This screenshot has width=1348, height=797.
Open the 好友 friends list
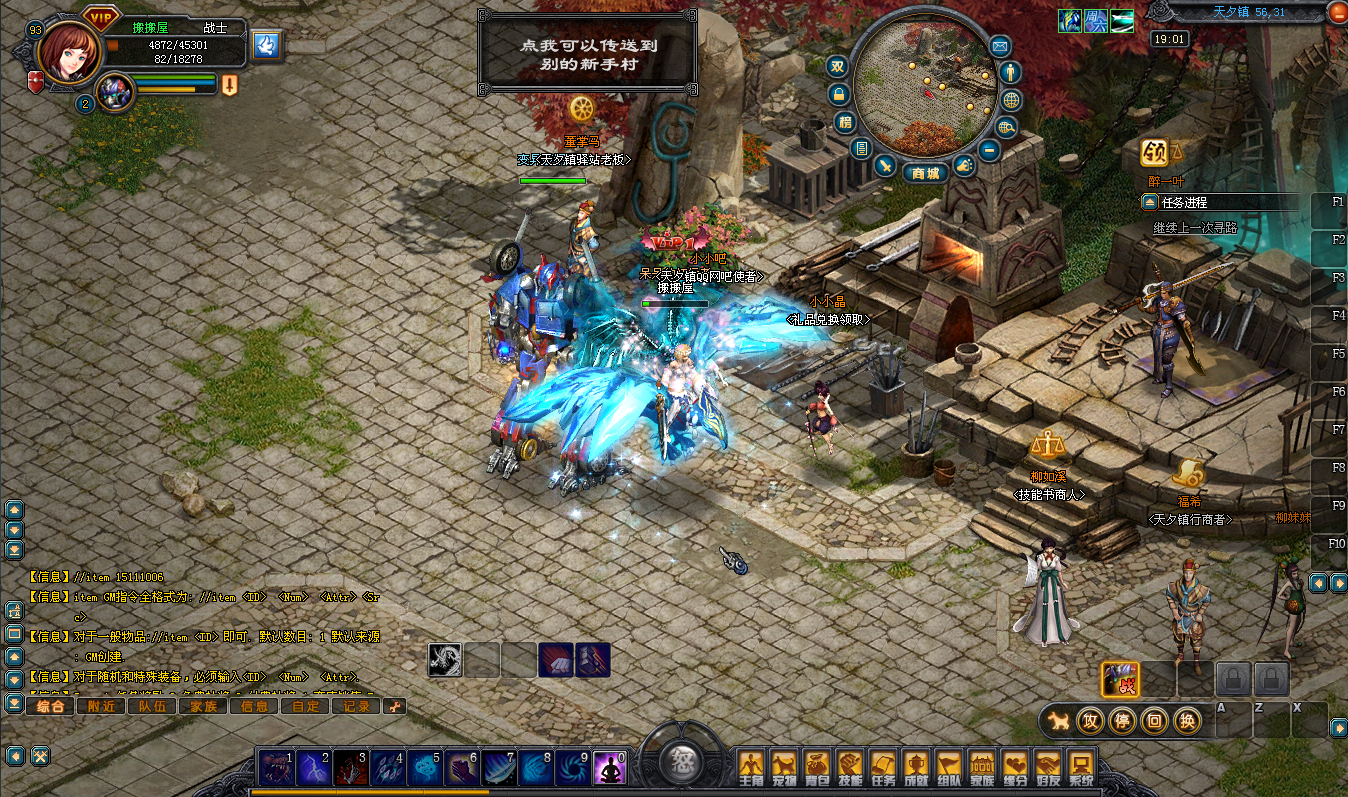[1047, 767]
